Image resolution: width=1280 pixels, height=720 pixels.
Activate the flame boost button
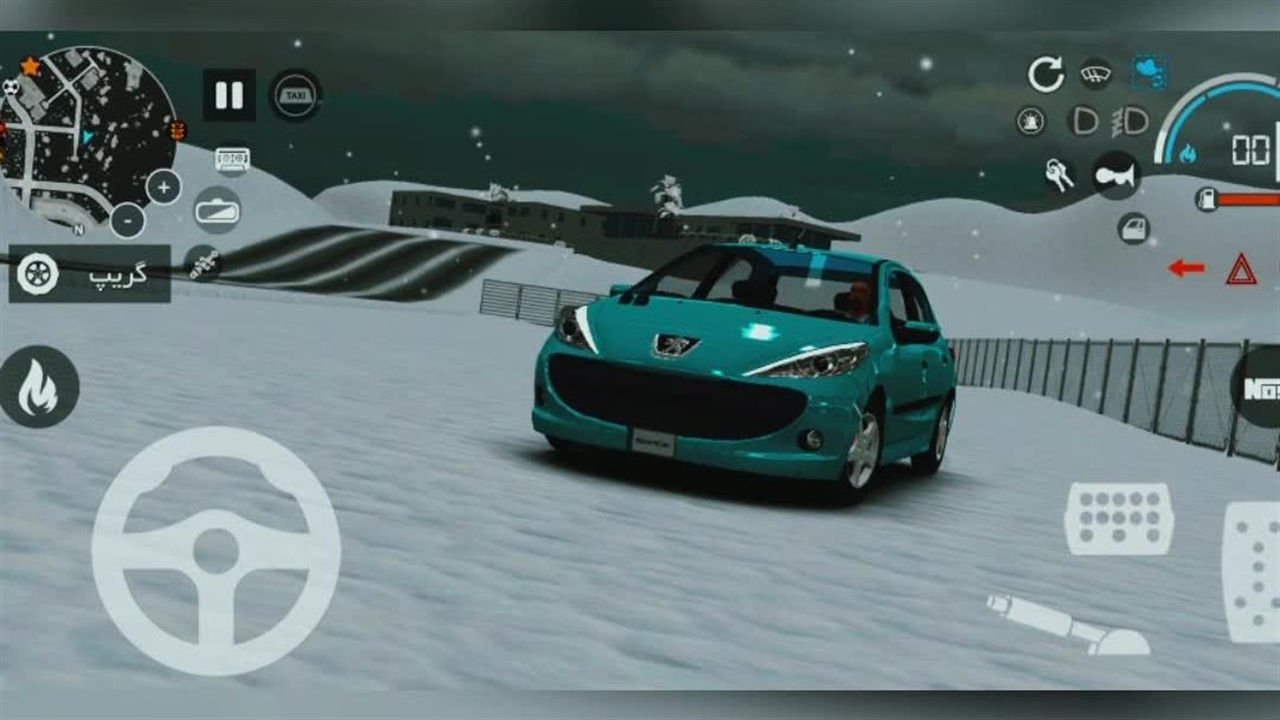point(39,387)
